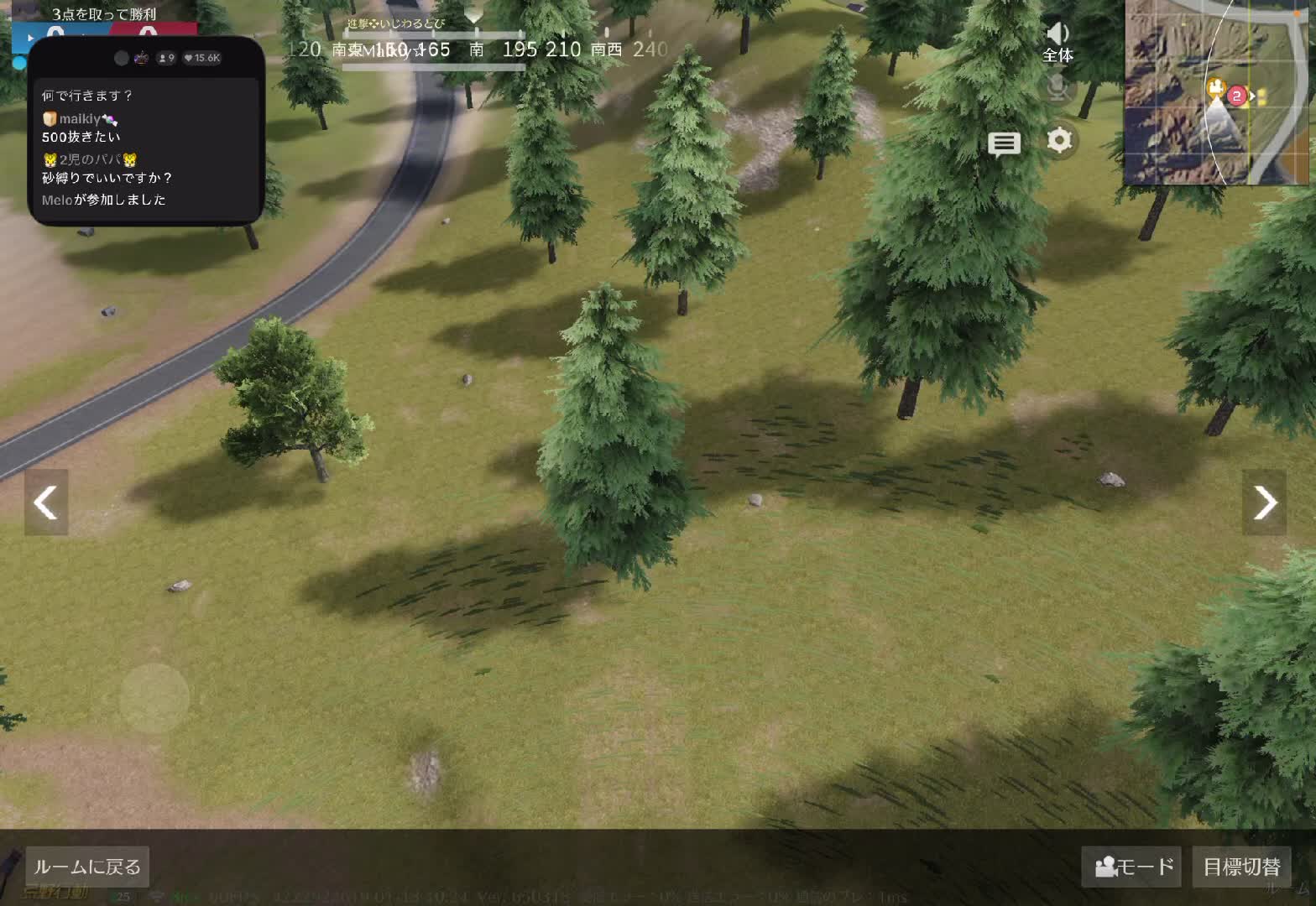
Task: Open the camera モード button
Action: 1131,867
